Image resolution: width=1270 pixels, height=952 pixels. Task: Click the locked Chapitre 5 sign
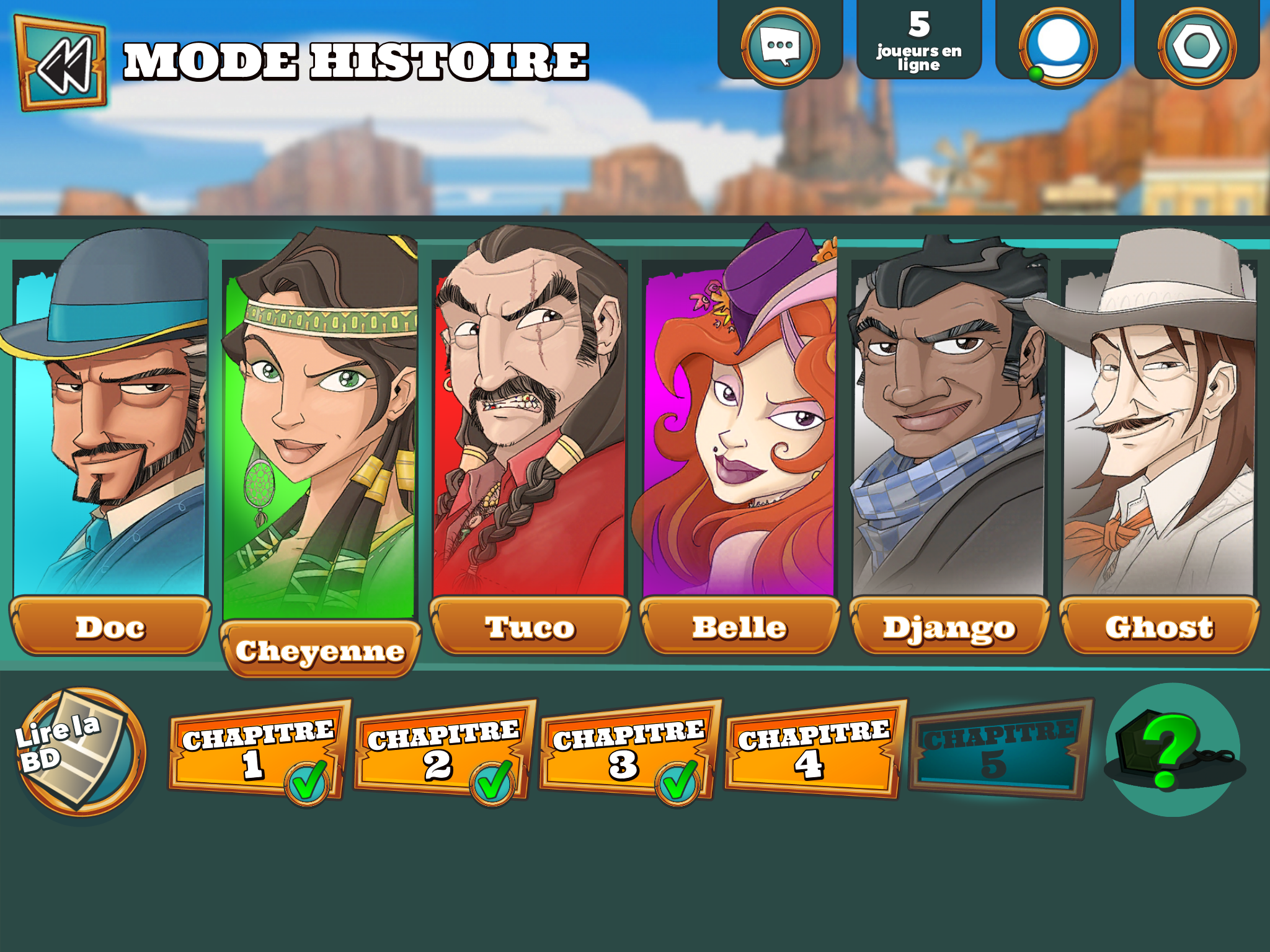coord(998,751)
